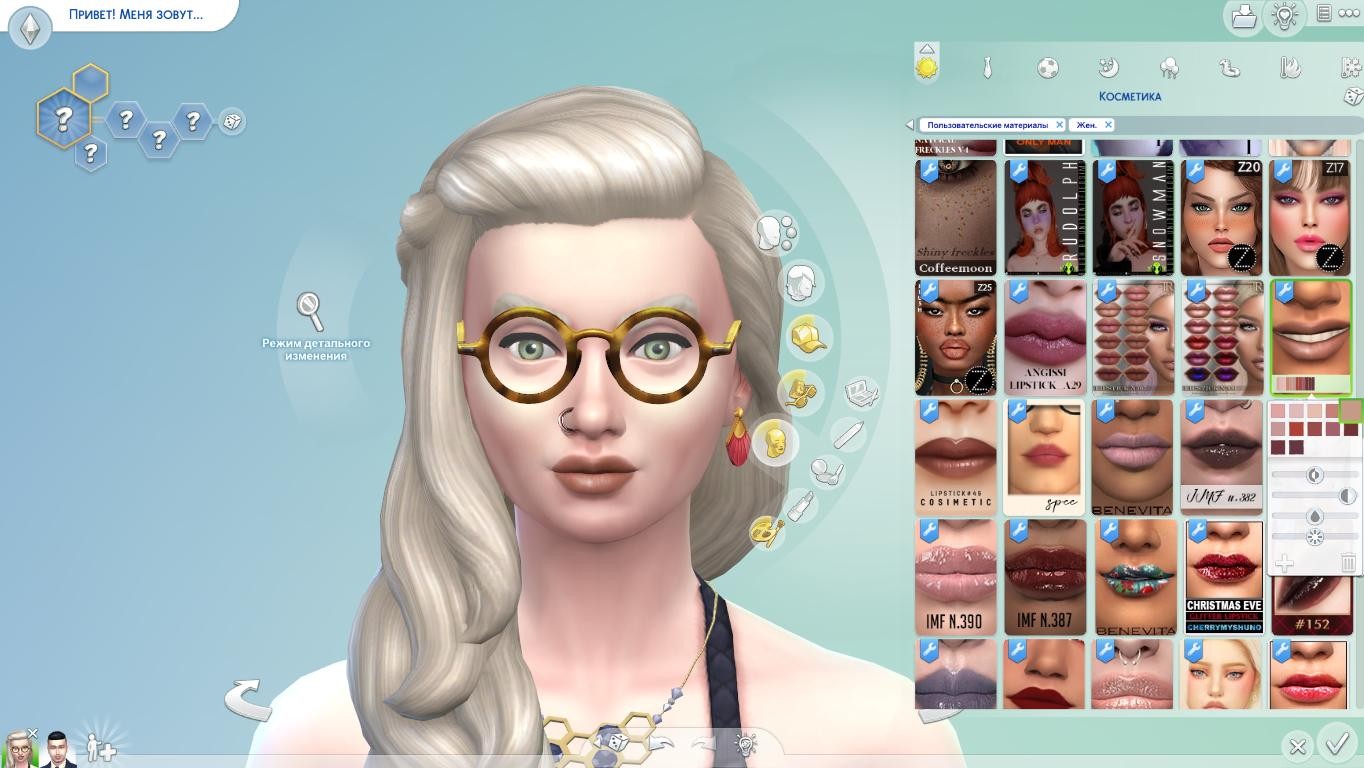Add a new Sim to the household
1364x768 pixels.
tap(100, 747)
